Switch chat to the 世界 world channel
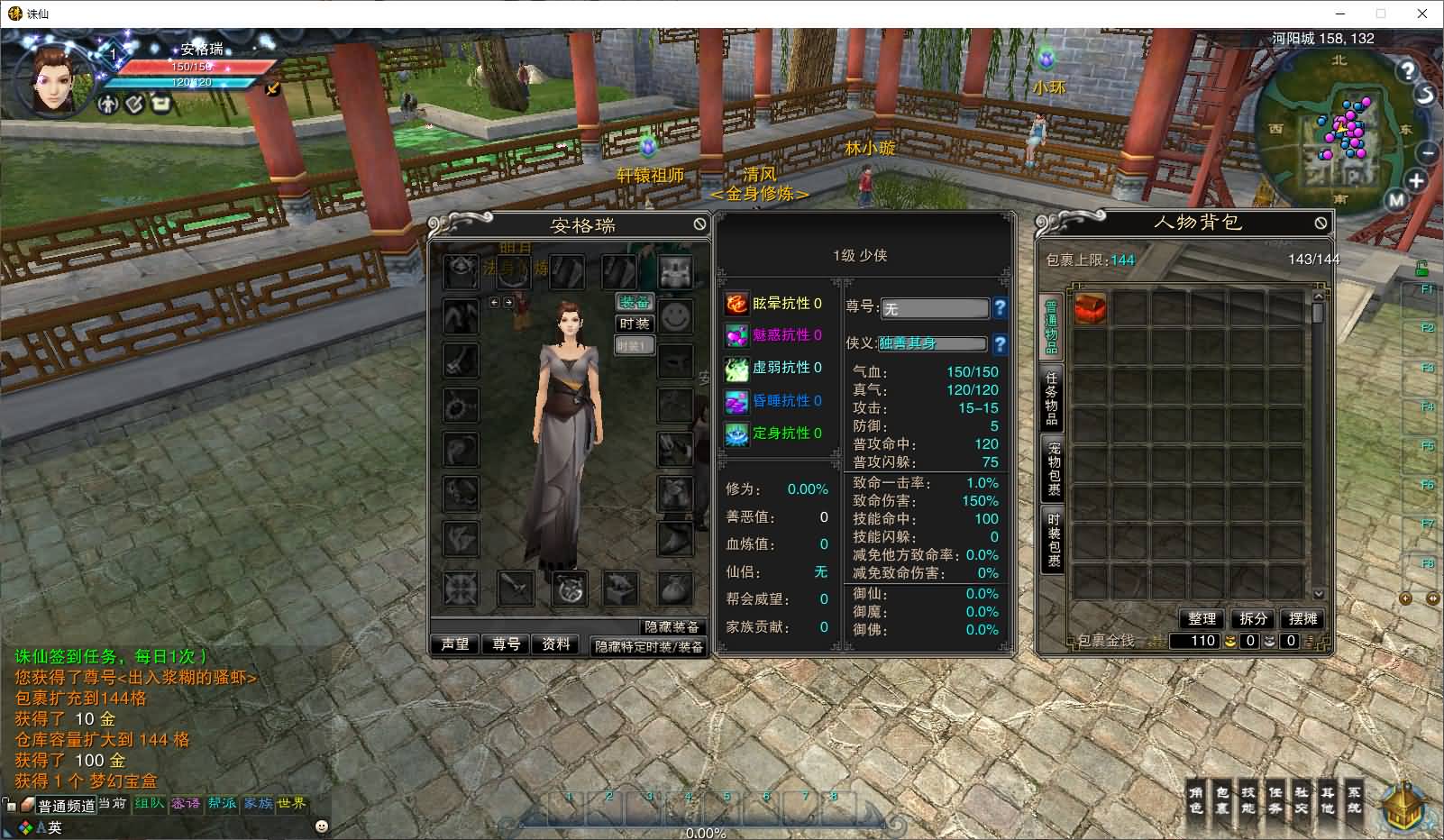The image size is (1444, 840). tap(291, 803)
